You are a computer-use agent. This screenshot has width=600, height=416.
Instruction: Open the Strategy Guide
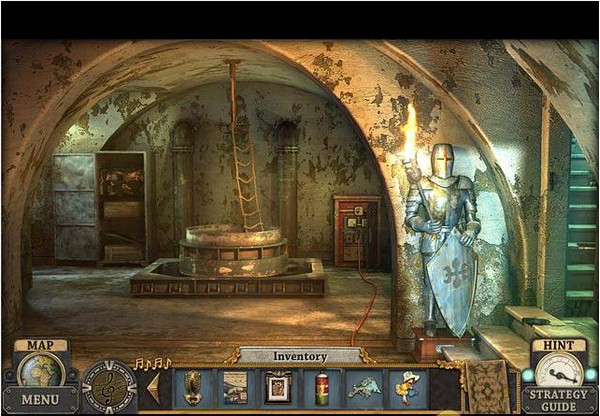[x=558, y=399]
